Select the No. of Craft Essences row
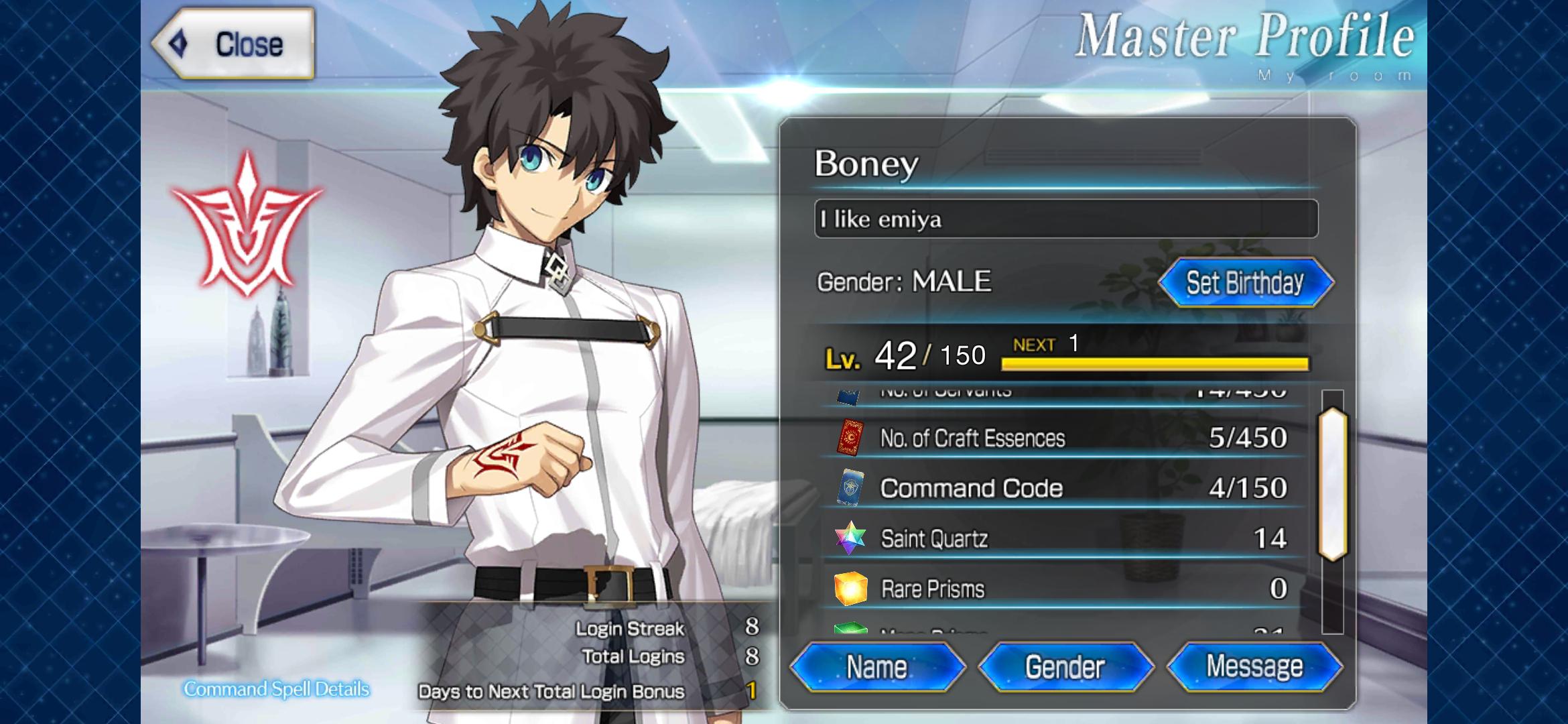Viewport: 1568px width, 724px height. click(x=1062, y=438)
